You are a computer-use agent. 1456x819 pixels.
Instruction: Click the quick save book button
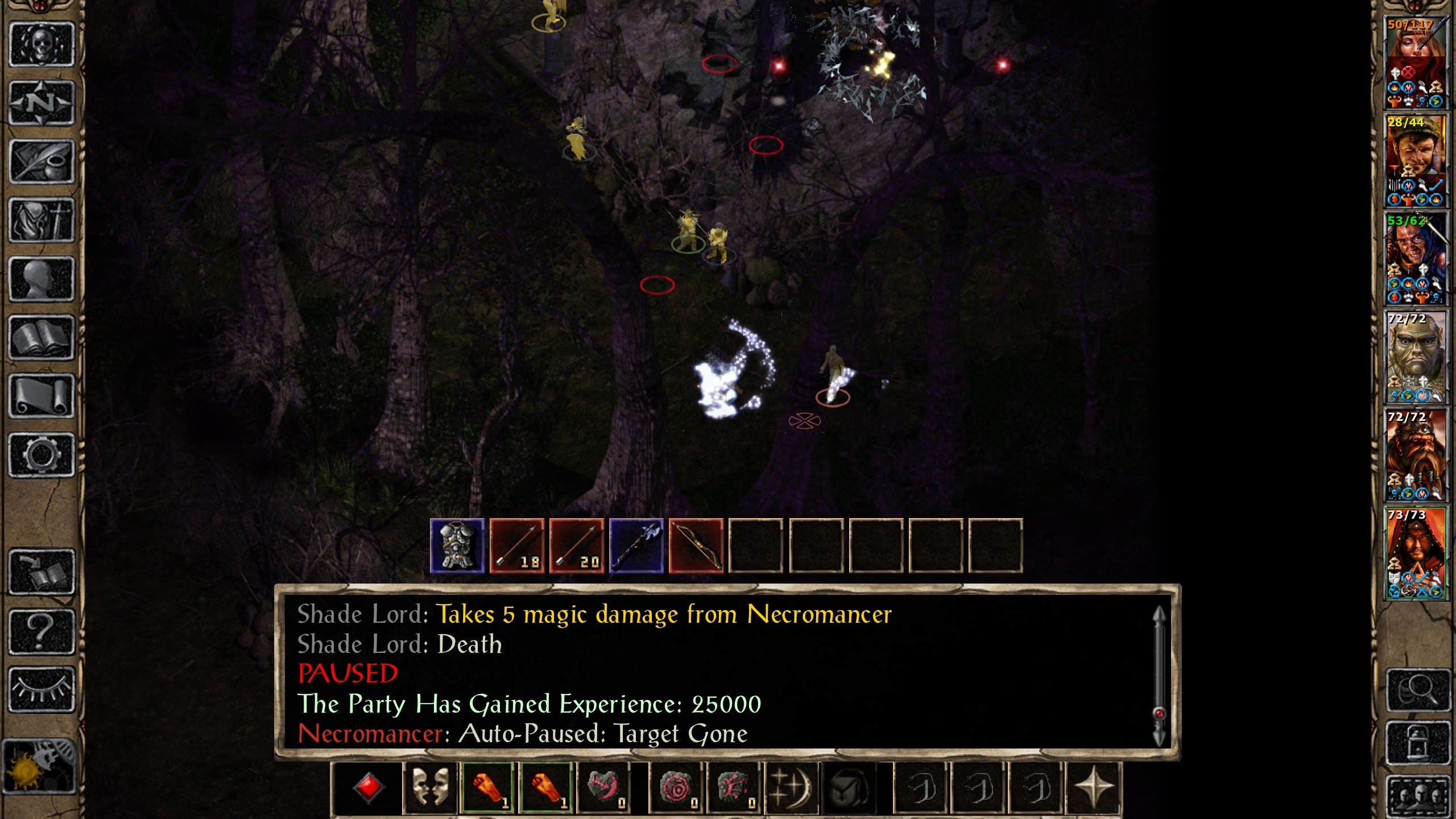(x=42, y=572)
